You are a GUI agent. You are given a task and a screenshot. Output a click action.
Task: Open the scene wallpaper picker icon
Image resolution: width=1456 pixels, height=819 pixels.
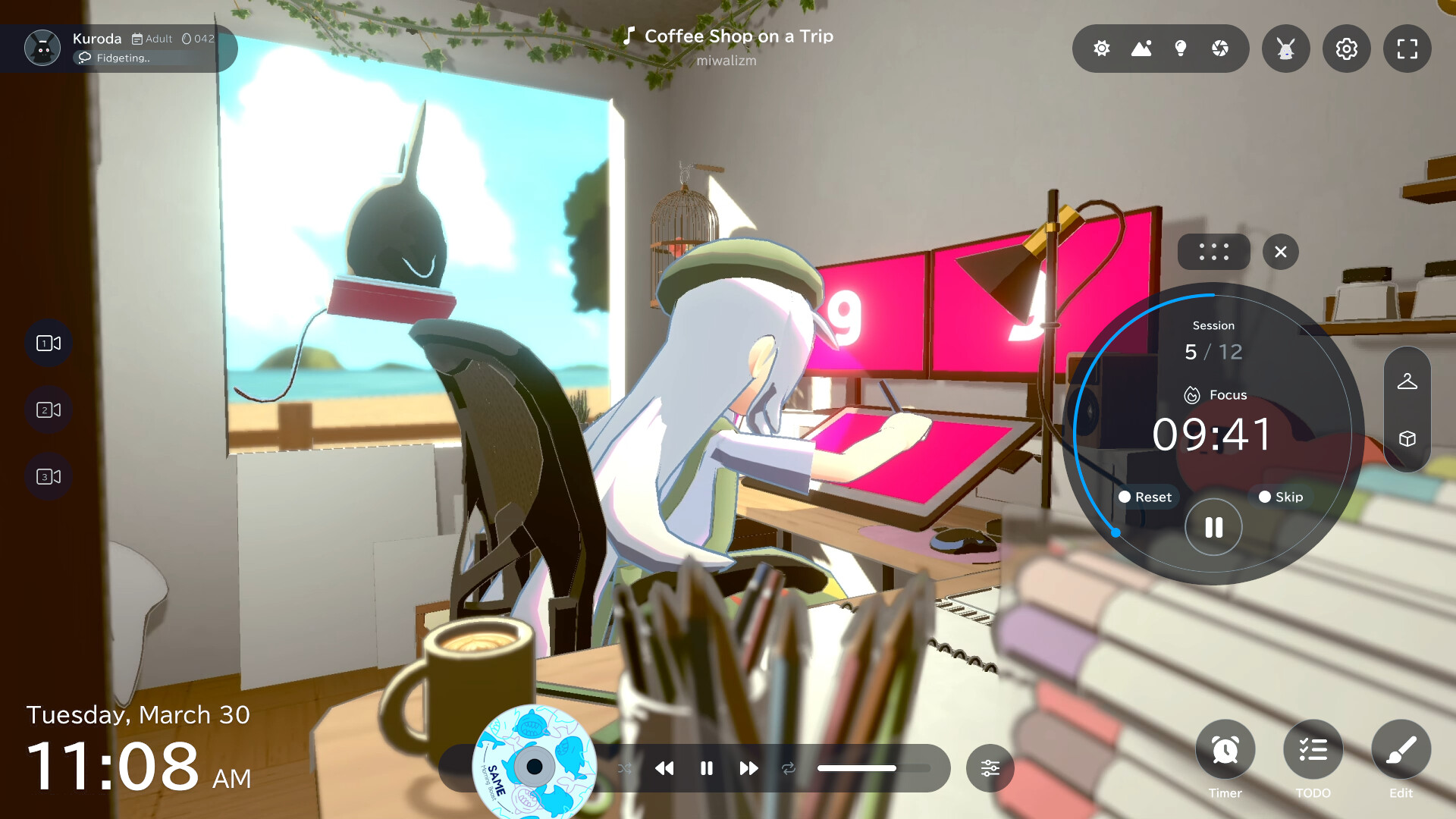1142,49
